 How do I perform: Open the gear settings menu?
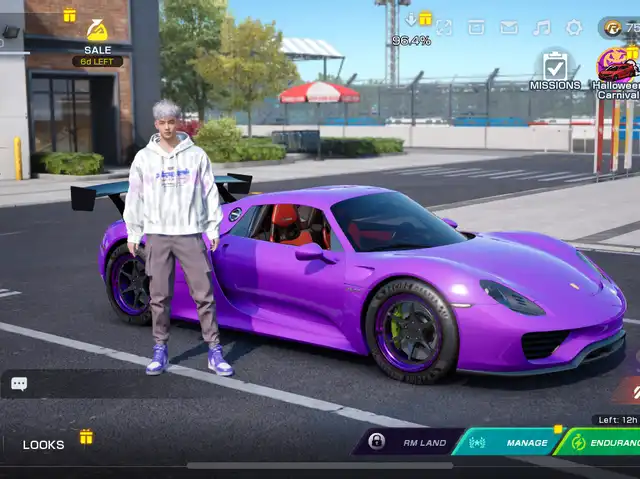coord(574,27)
